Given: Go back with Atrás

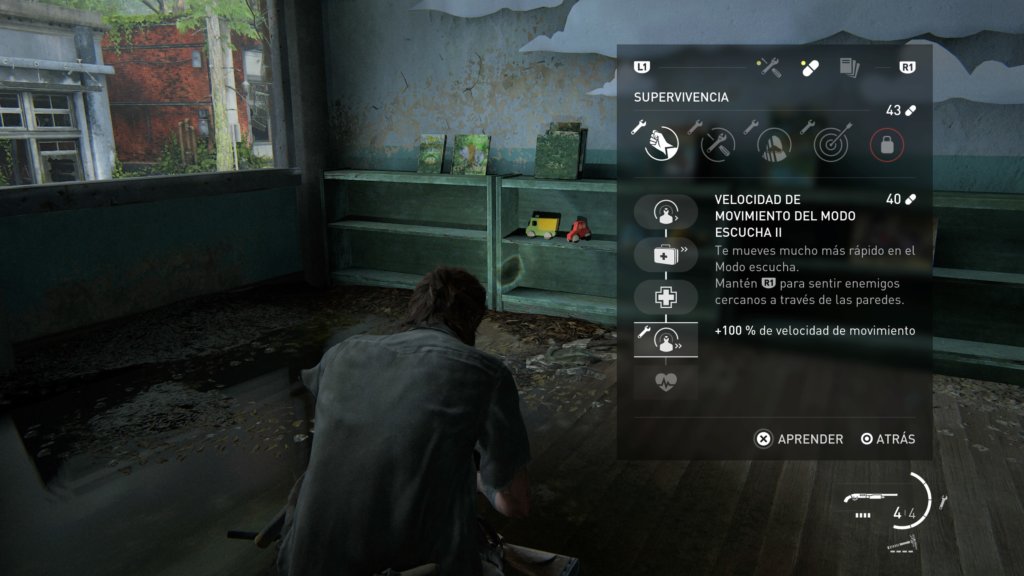Looking at the screenshot, I should 888,439.
